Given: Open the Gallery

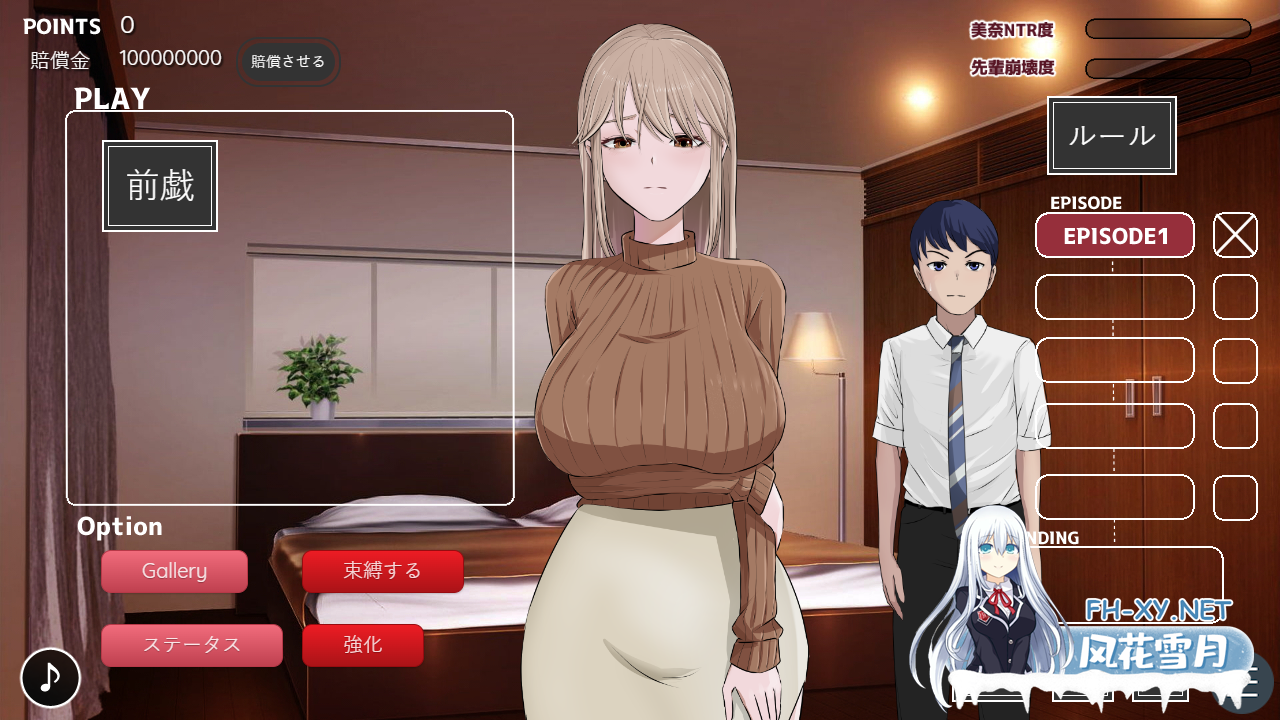Looking at the screenshot, I should 174,571.
